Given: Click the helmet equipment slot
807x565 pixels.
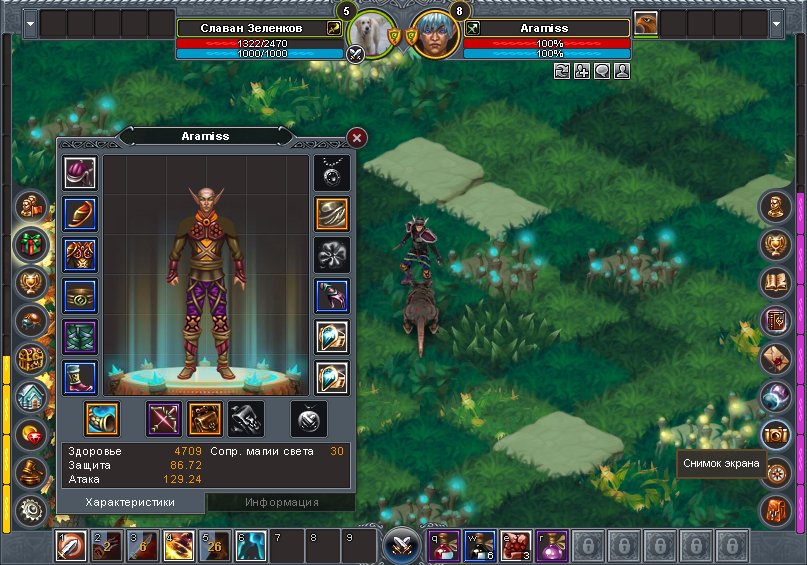Looking at the screenshot, I should 79,173.
